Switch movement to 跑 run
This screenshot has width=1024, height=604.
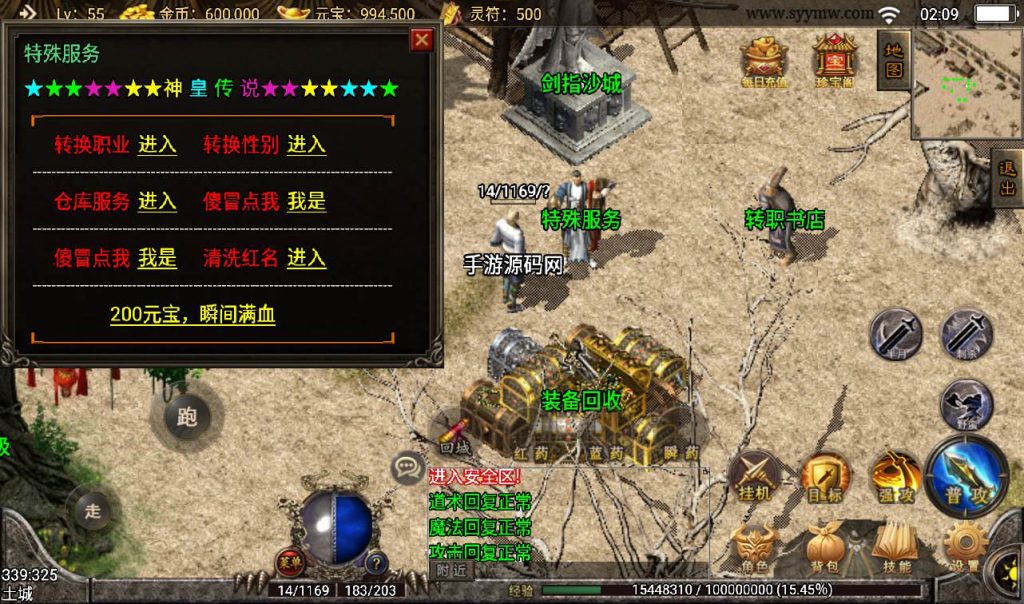(187, 417)
